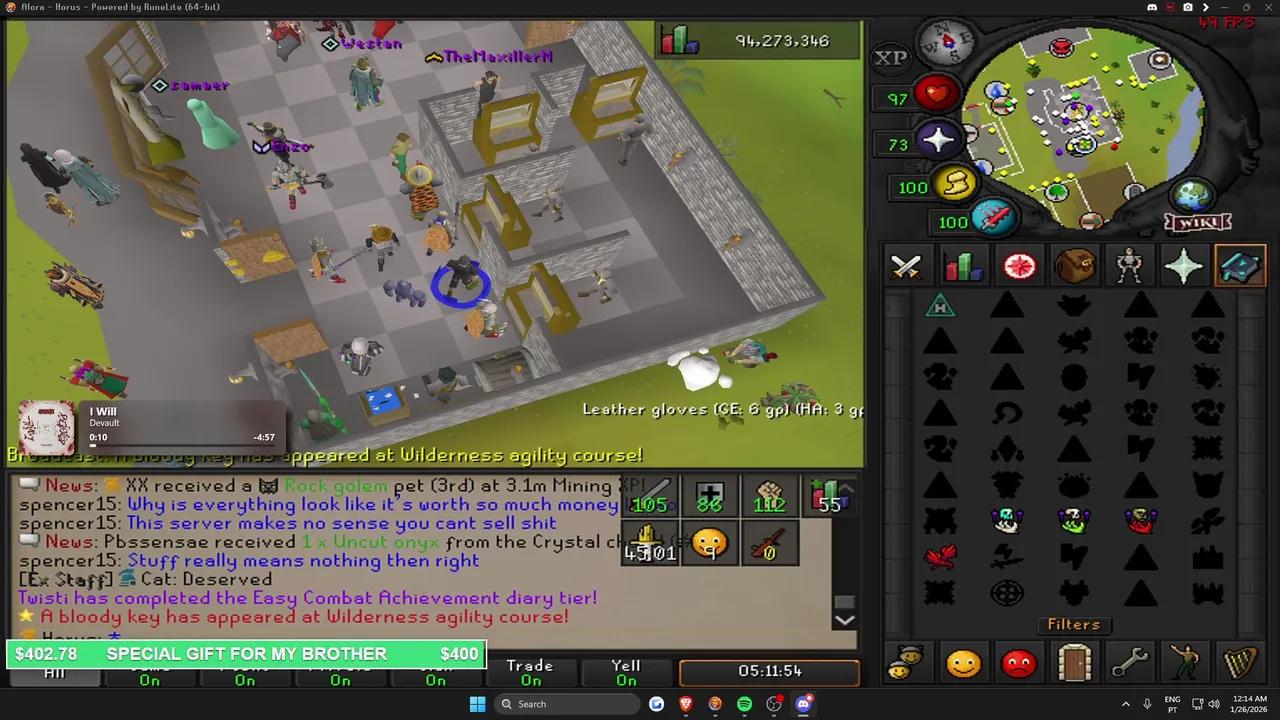Open the Ignore list red face tab
This screenshot has height=720, width=1280.
[x=1018, y=663]
